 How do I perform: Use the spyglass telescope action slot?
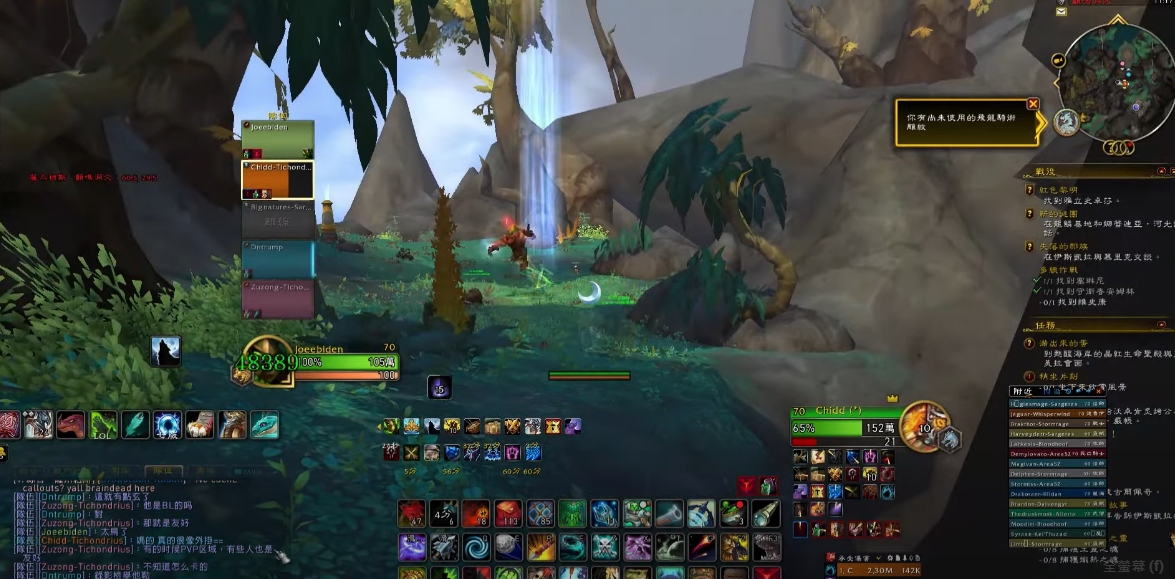[764, 514]
